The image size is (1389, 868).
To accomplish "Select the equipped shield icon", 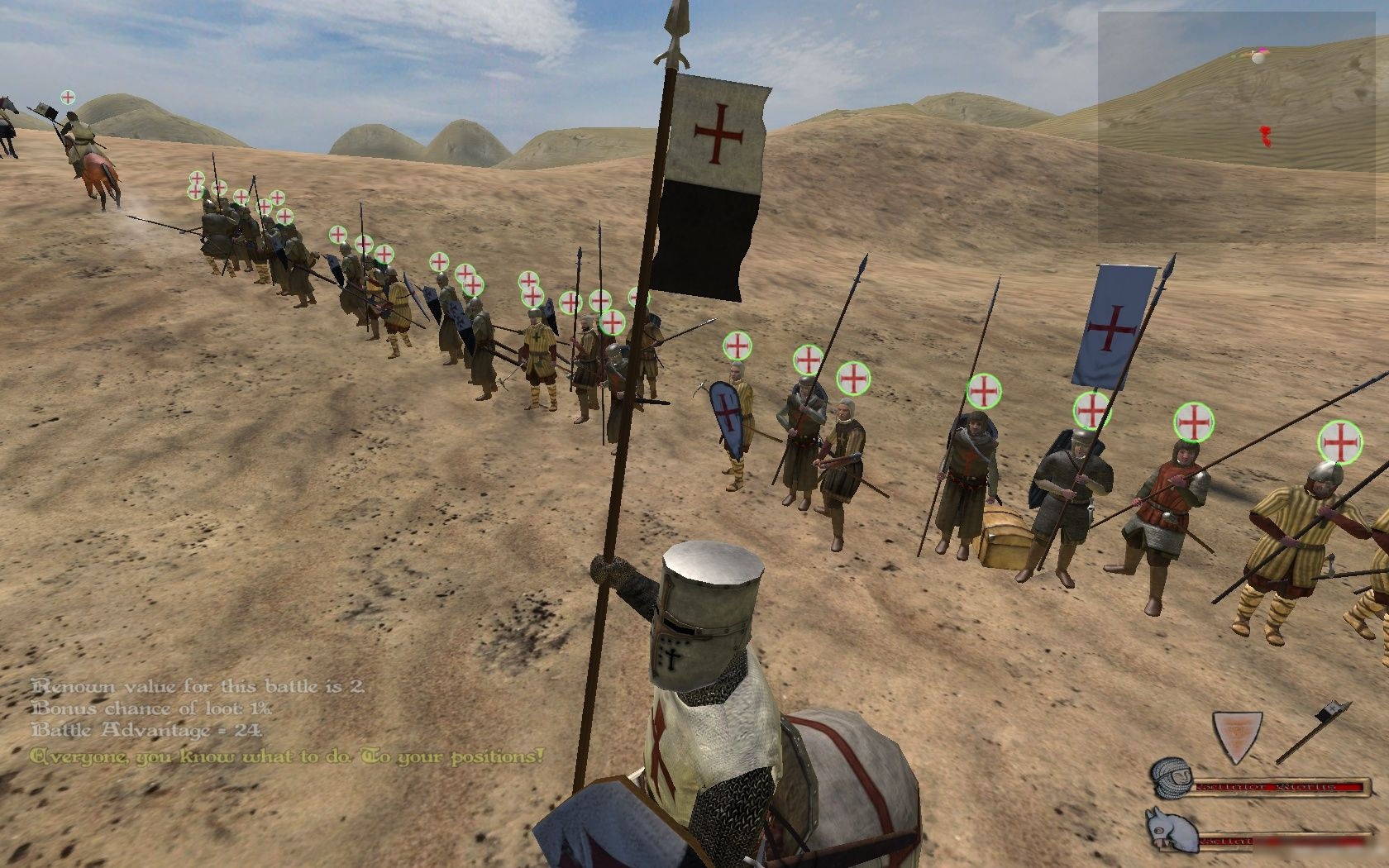I will tap(1236, 737).
